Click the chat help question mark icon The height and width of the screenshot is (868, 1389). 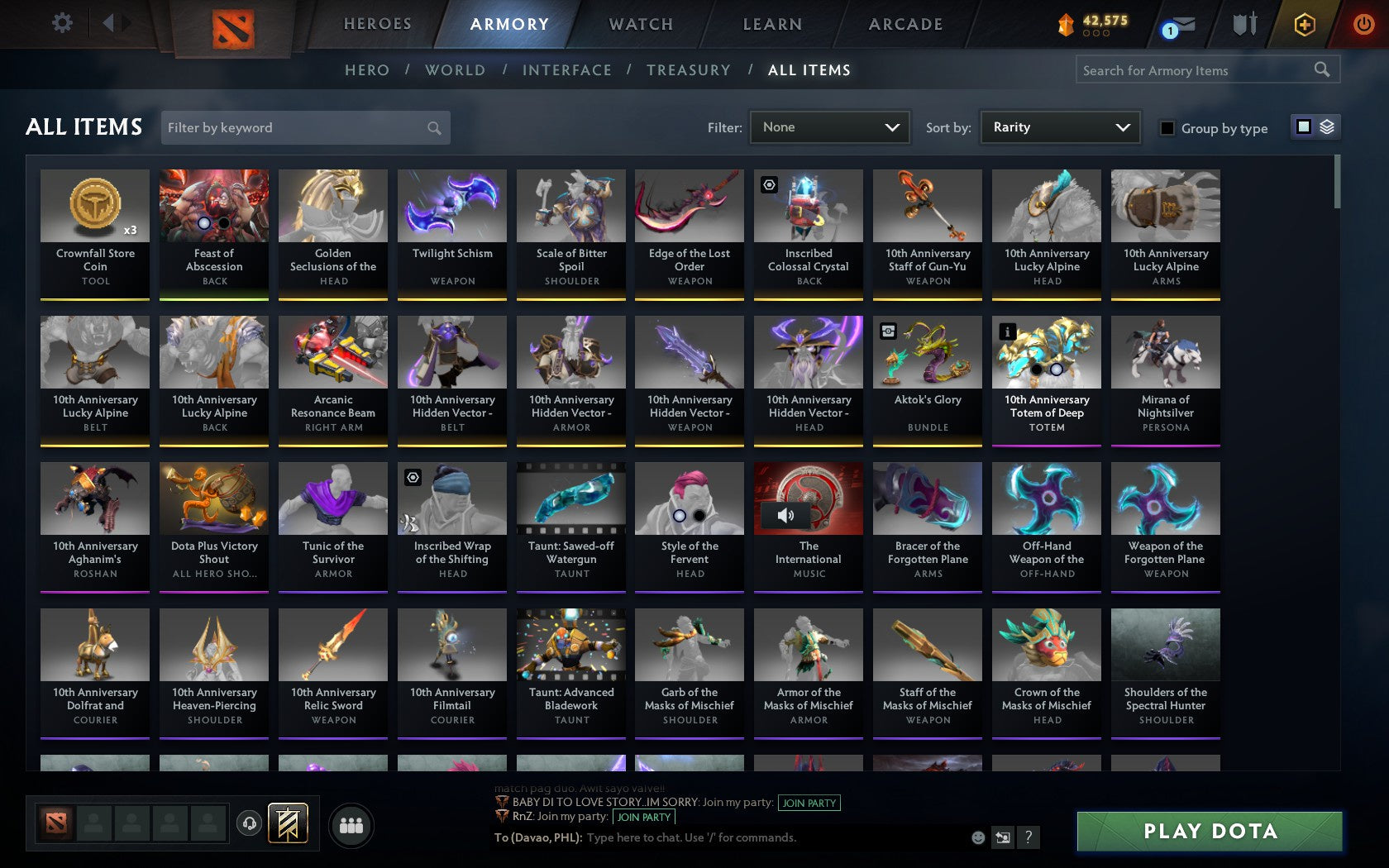pyautogui.click(x=1028, y=837)
